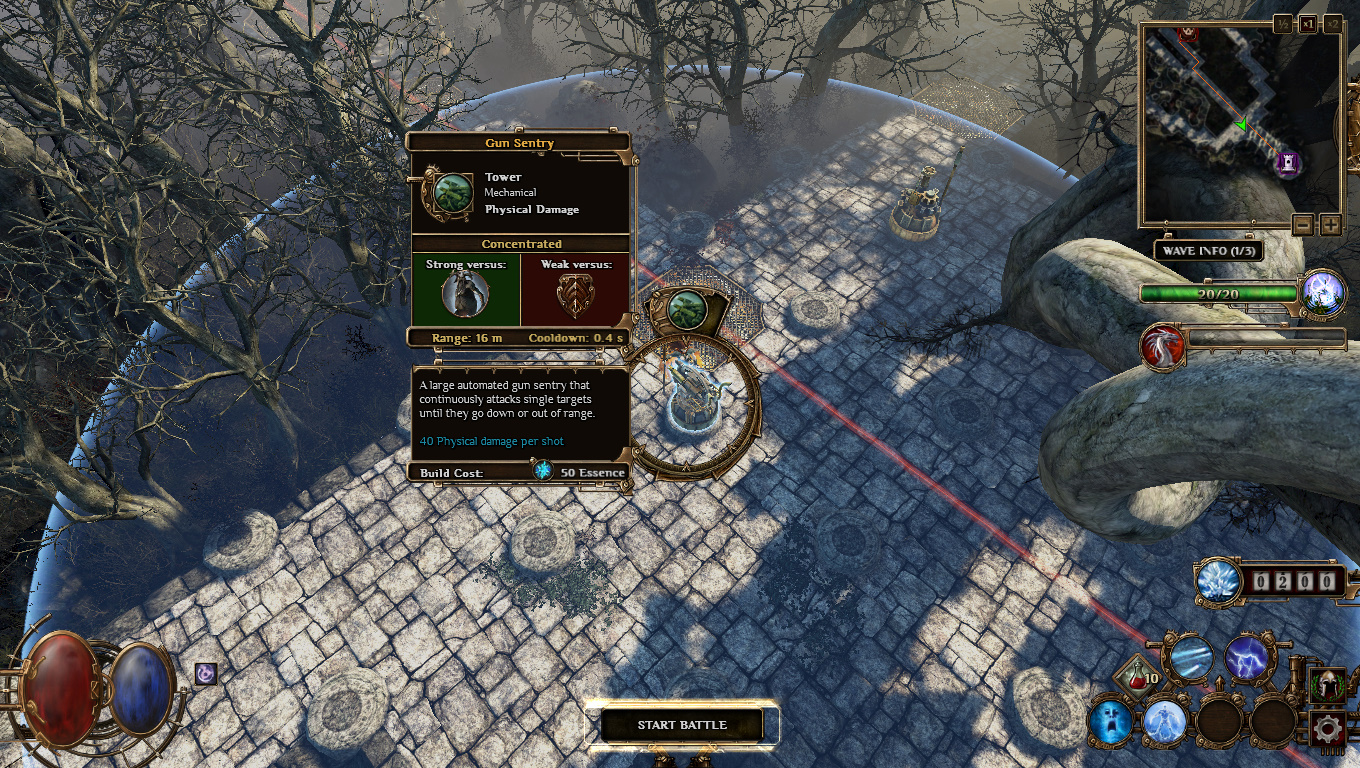Viewport: 1360px width, 768px height.
Task: Zoom out the minimap with minus
Action: pos(1302,224)
